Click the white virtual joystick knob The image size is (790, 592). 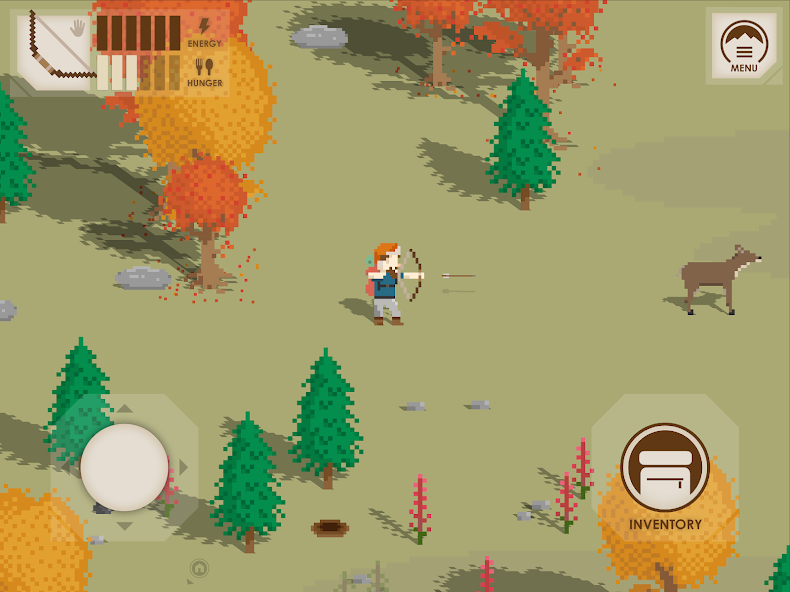(124, 467)
